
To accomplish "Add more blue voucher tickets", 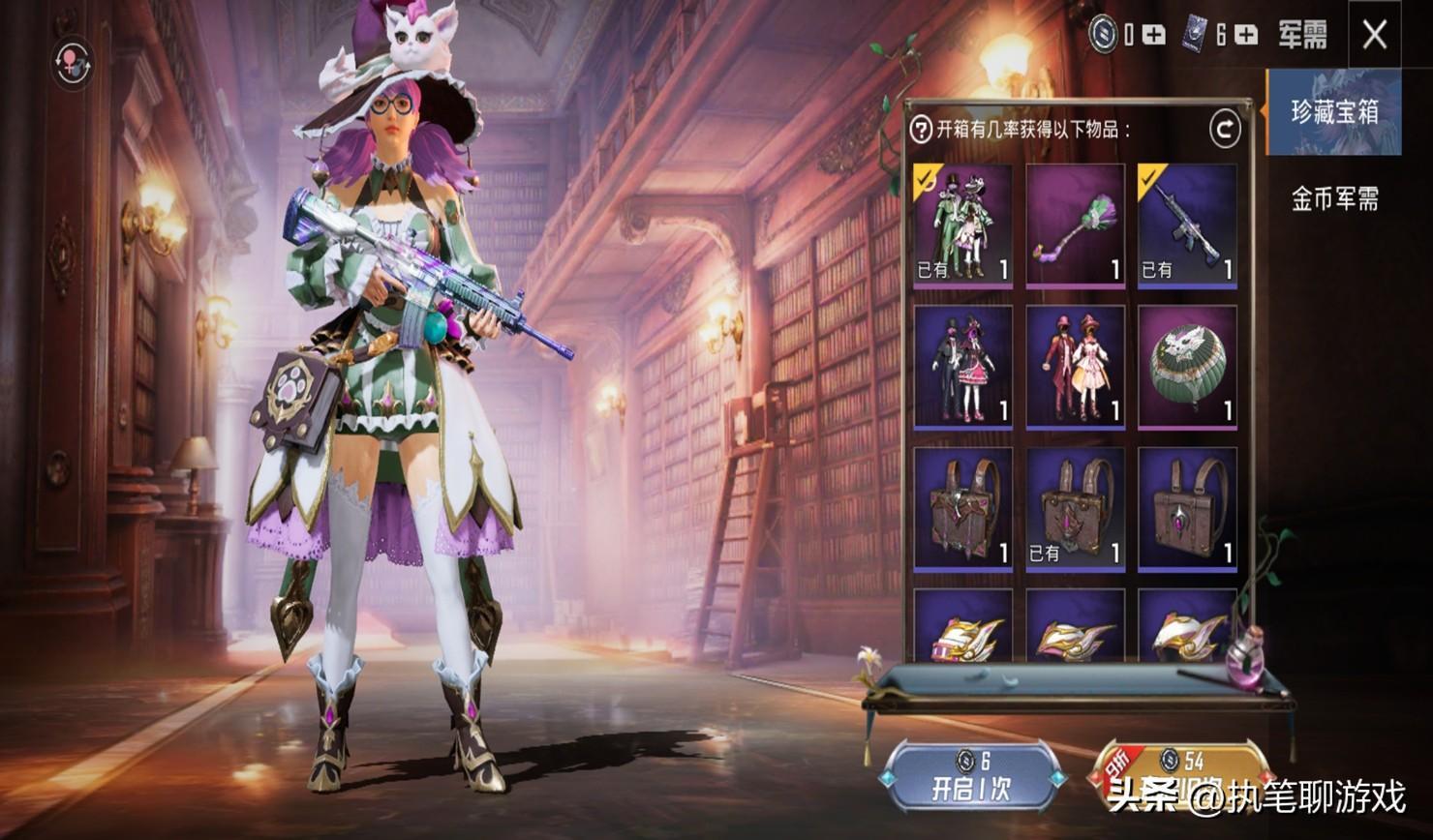I will (1247, 36).
